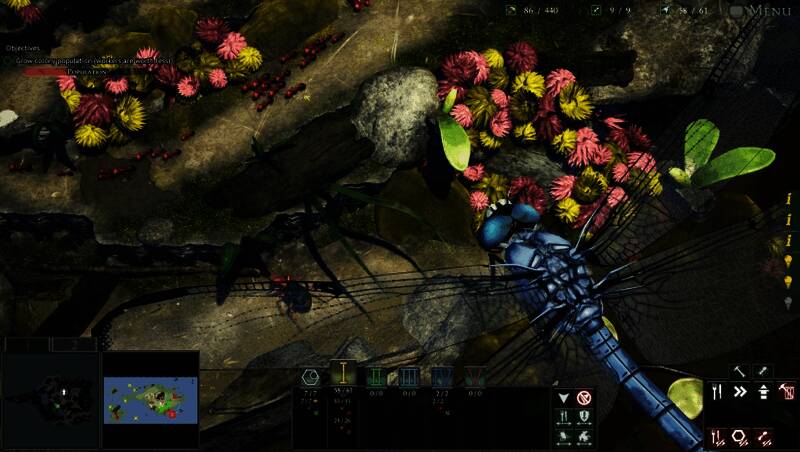Choose the hammer build tool

[x=740, y=371]
